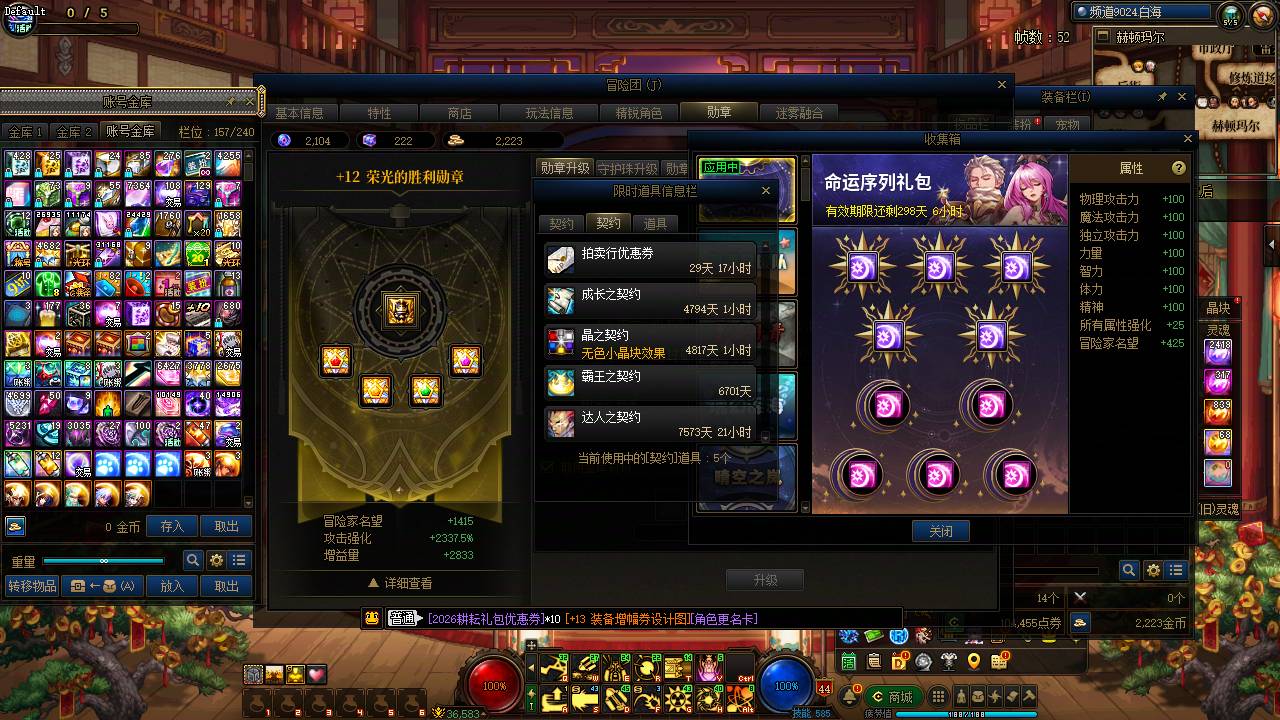The image size is (1280, 720).
Task: Select the location pin icon on the bottom bar
Action: tap(975, 663)
